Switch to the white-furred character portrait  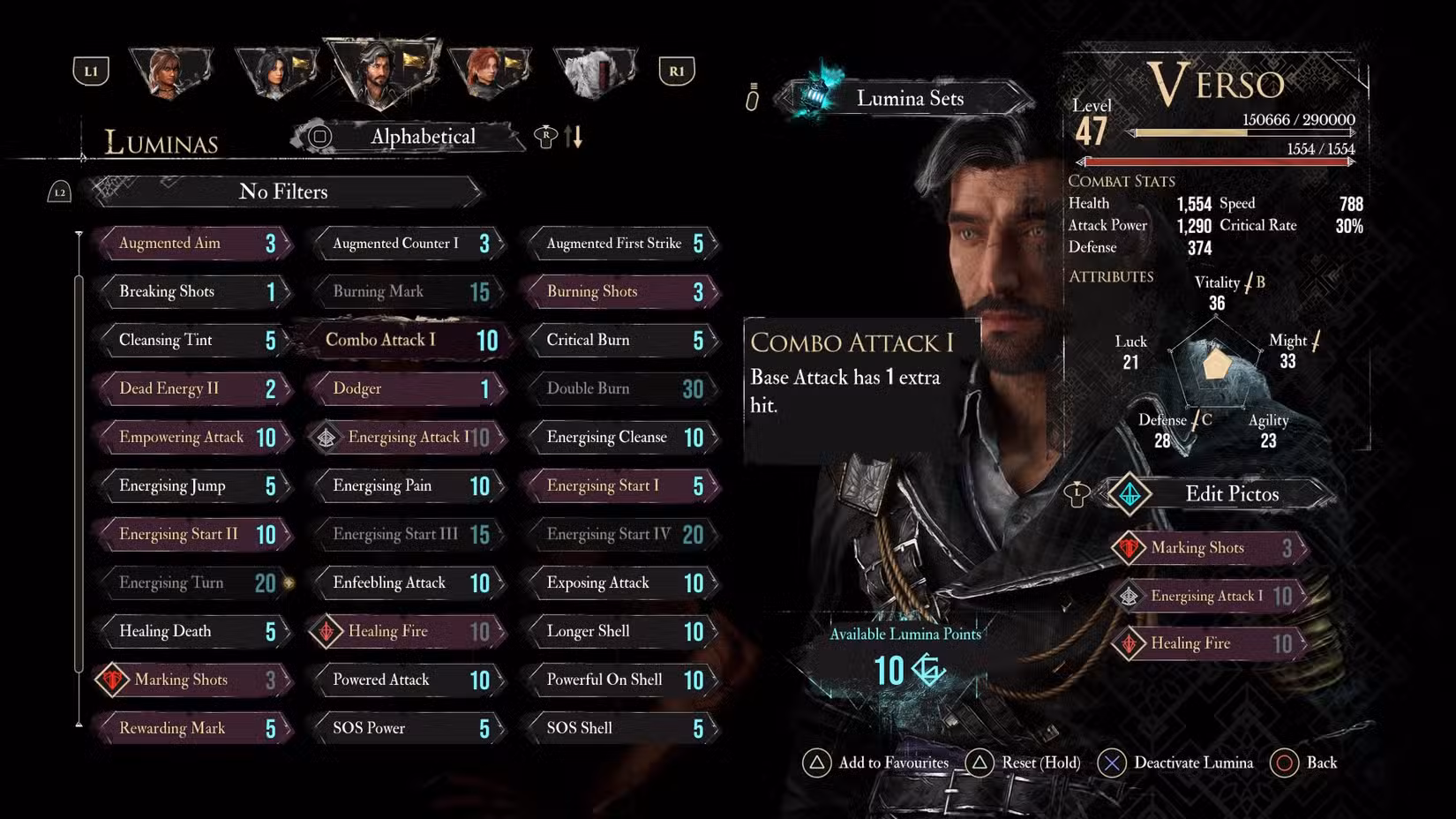pos(596,71)
